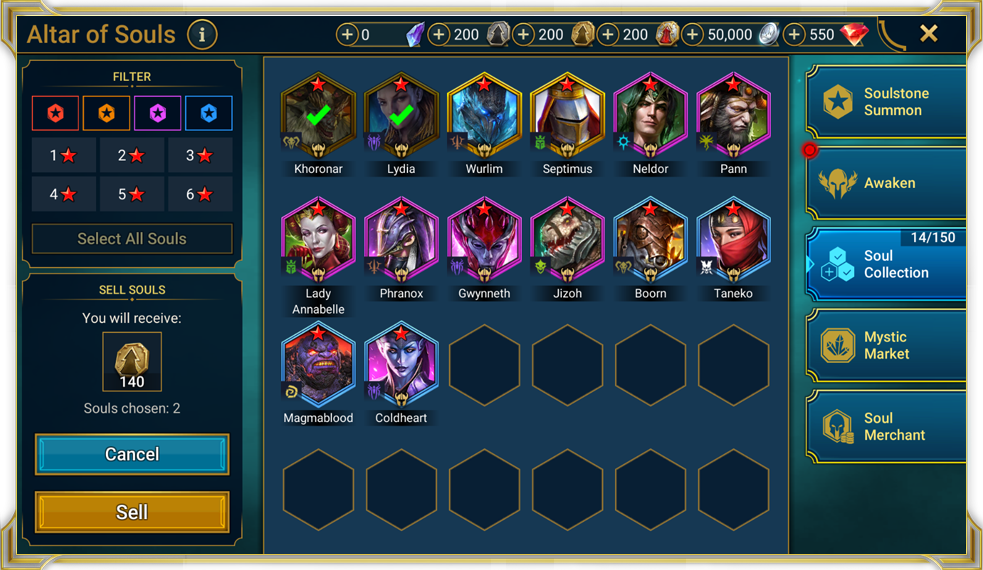The image size is (983, 570).
Task: Filter souls by 6 stars
Action: click(x=201, y=195)
